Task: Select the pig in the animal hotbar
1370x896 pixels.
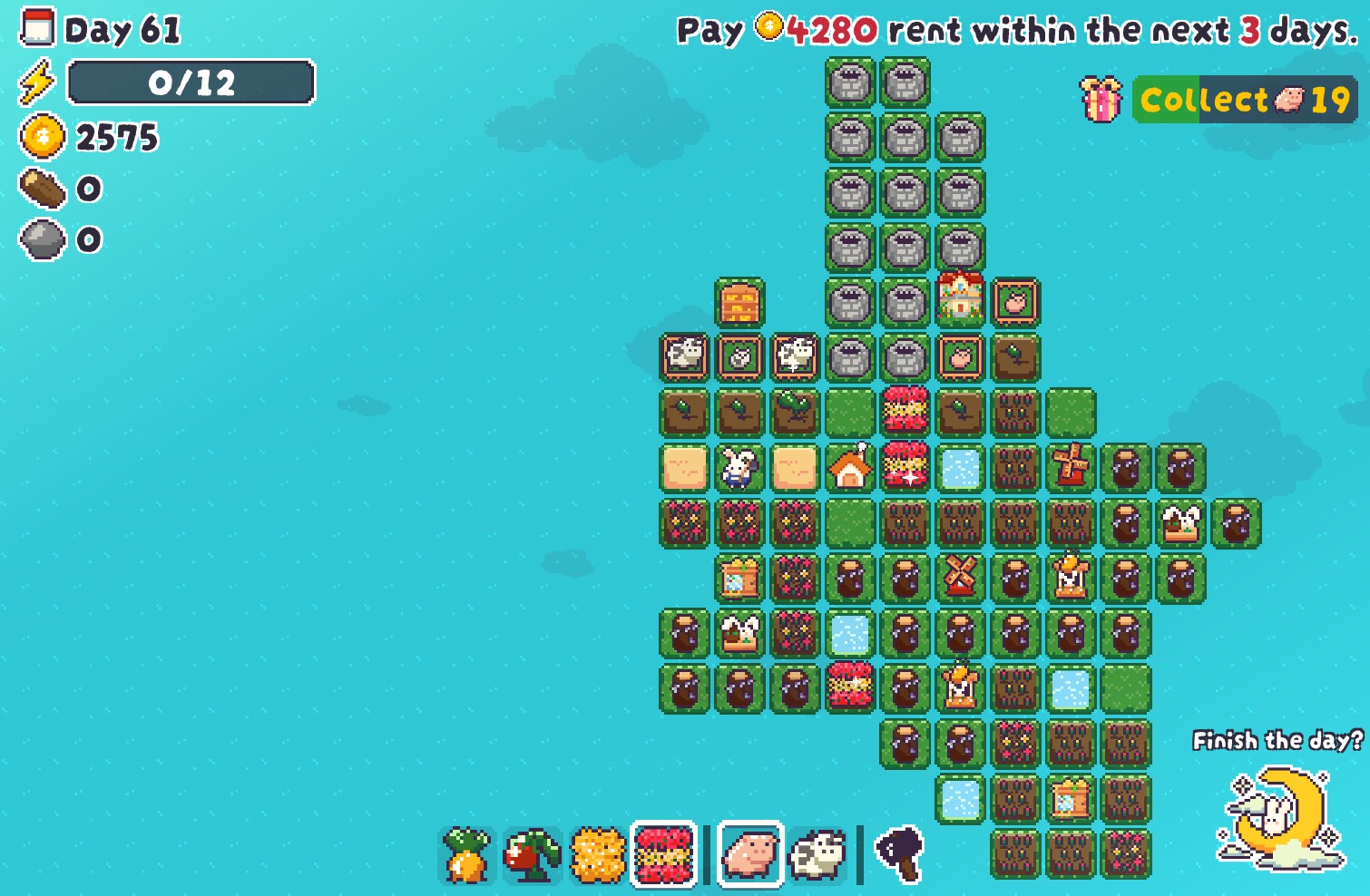Action: [748, 853]
